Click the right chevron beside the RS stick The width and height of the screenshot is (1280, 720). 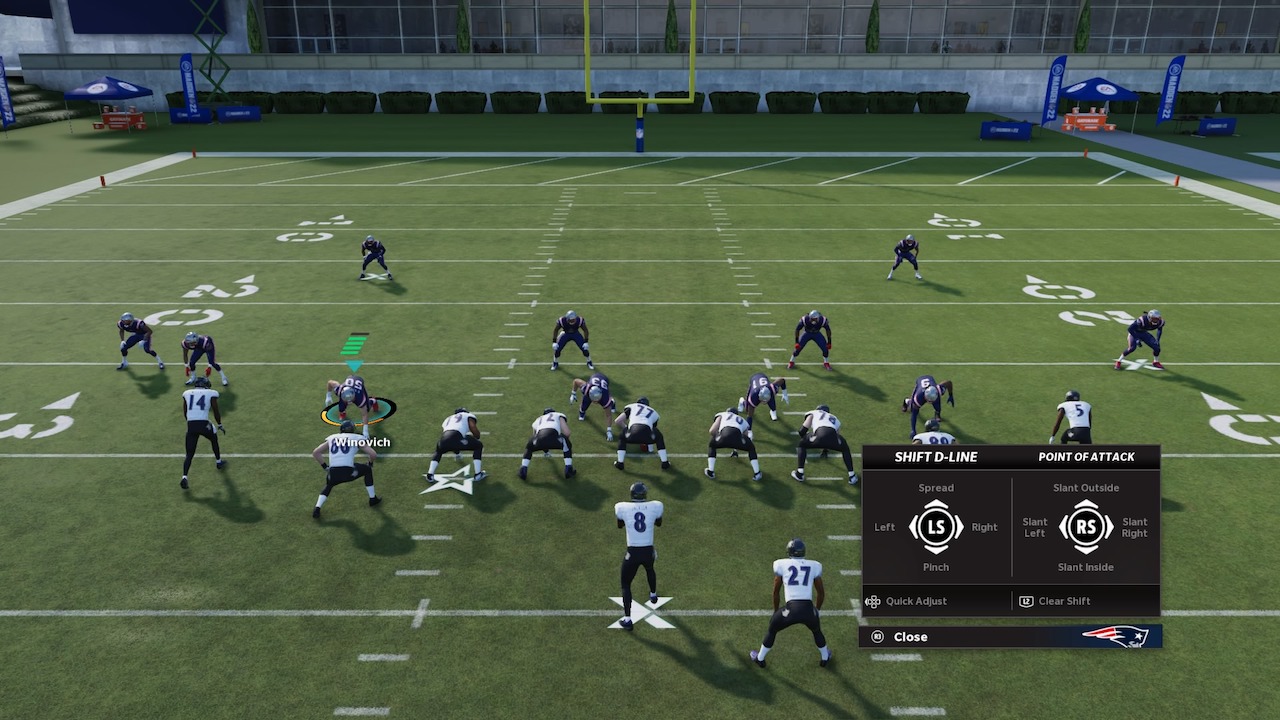[x=1110, y=527]
